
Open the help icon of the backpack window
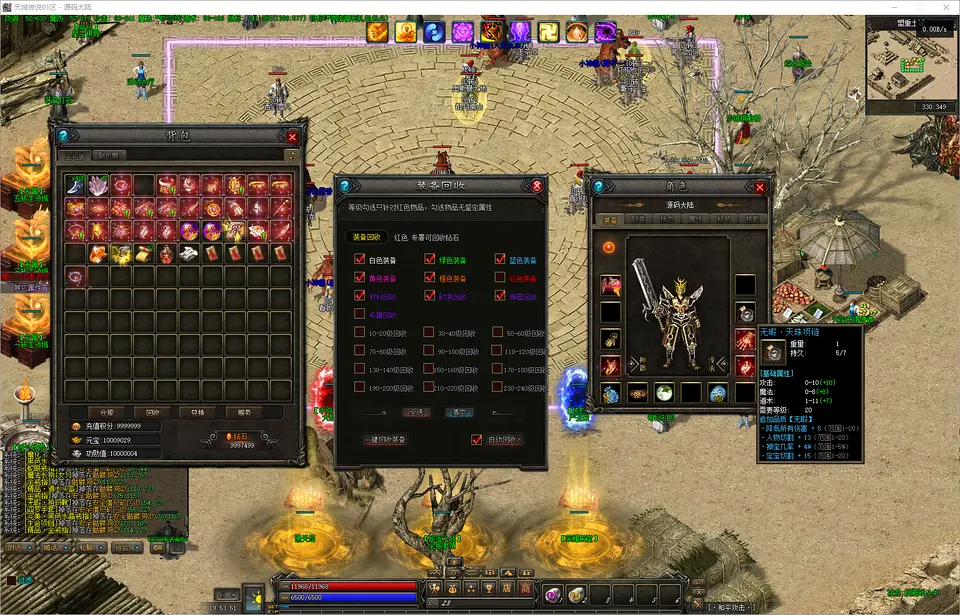[63, 136]
